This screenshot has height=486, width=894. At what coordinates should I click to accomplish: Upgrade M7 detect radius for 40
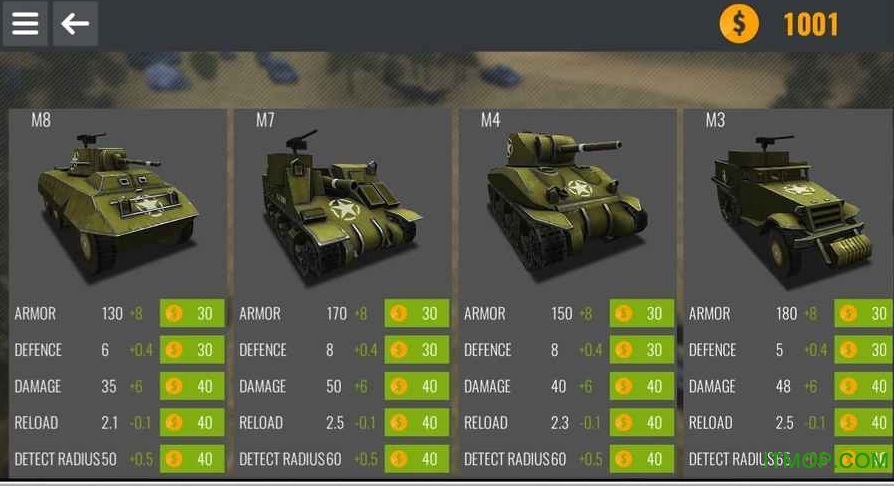[417, 459]
